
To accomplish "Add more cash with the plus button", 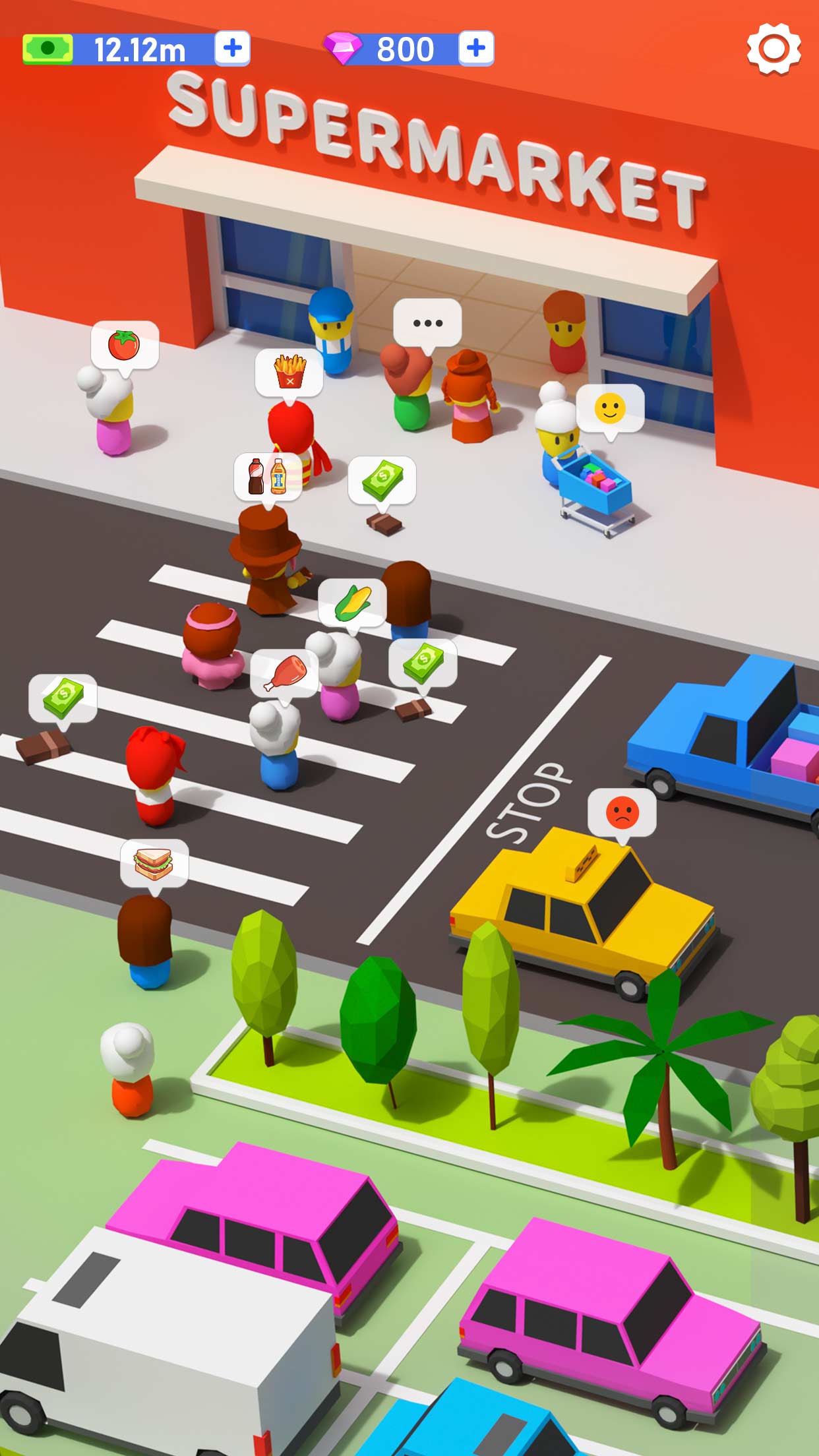I will point(233,48).
